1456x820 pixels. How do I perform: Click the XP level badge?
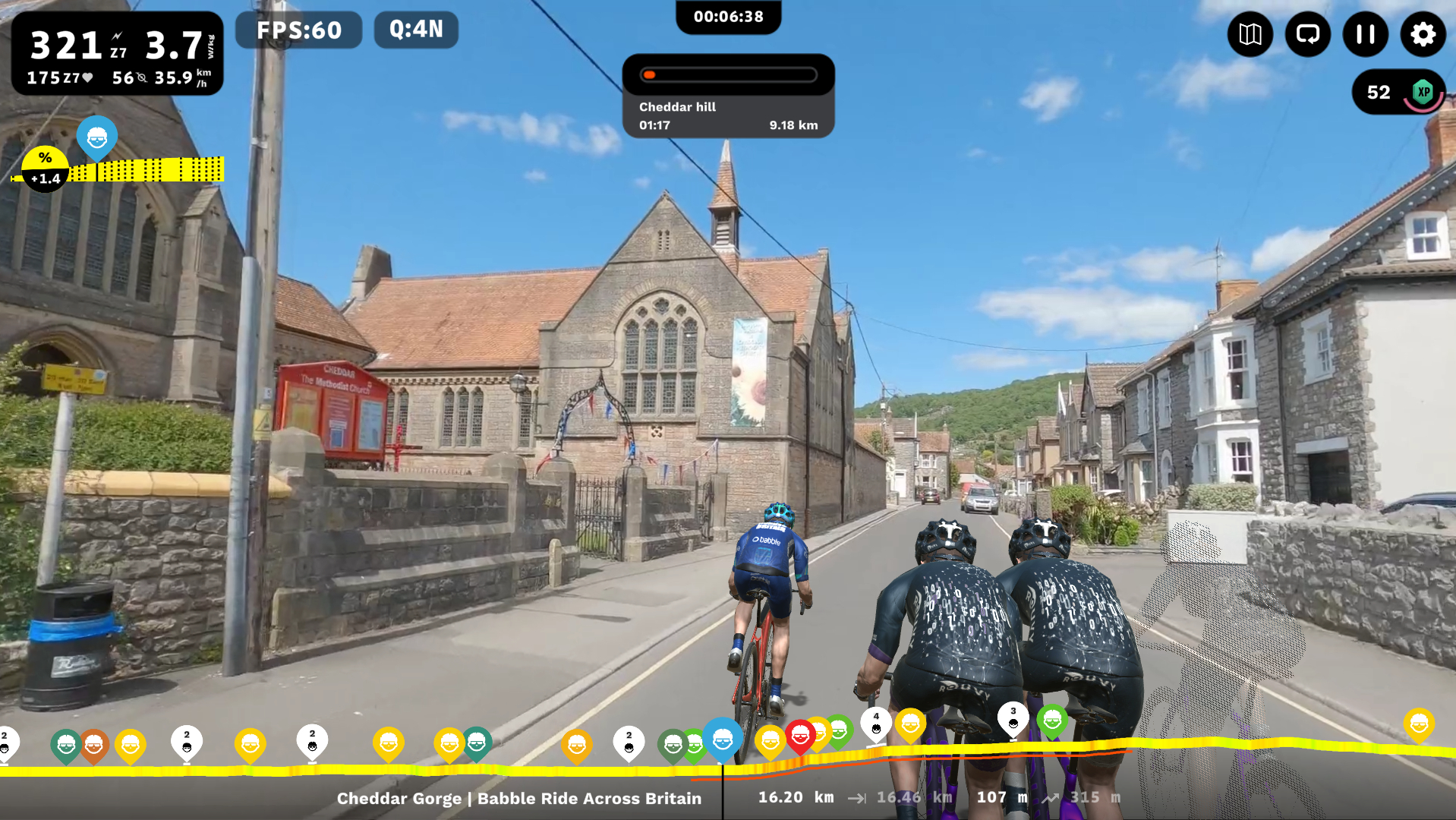tap(1423, 93)
